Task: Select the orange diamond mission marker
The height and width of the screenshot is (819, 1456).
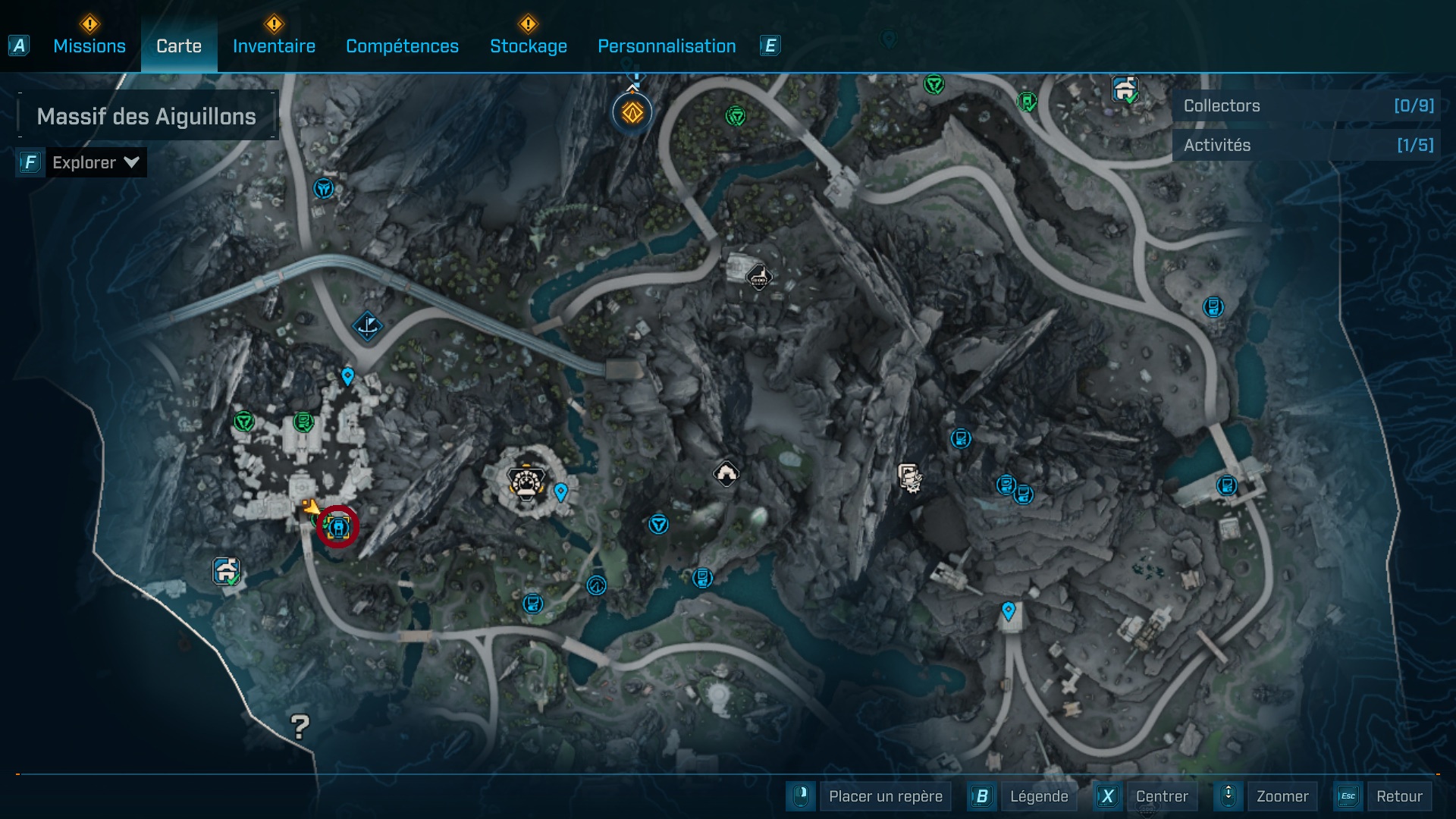Action: coord(632,113)
